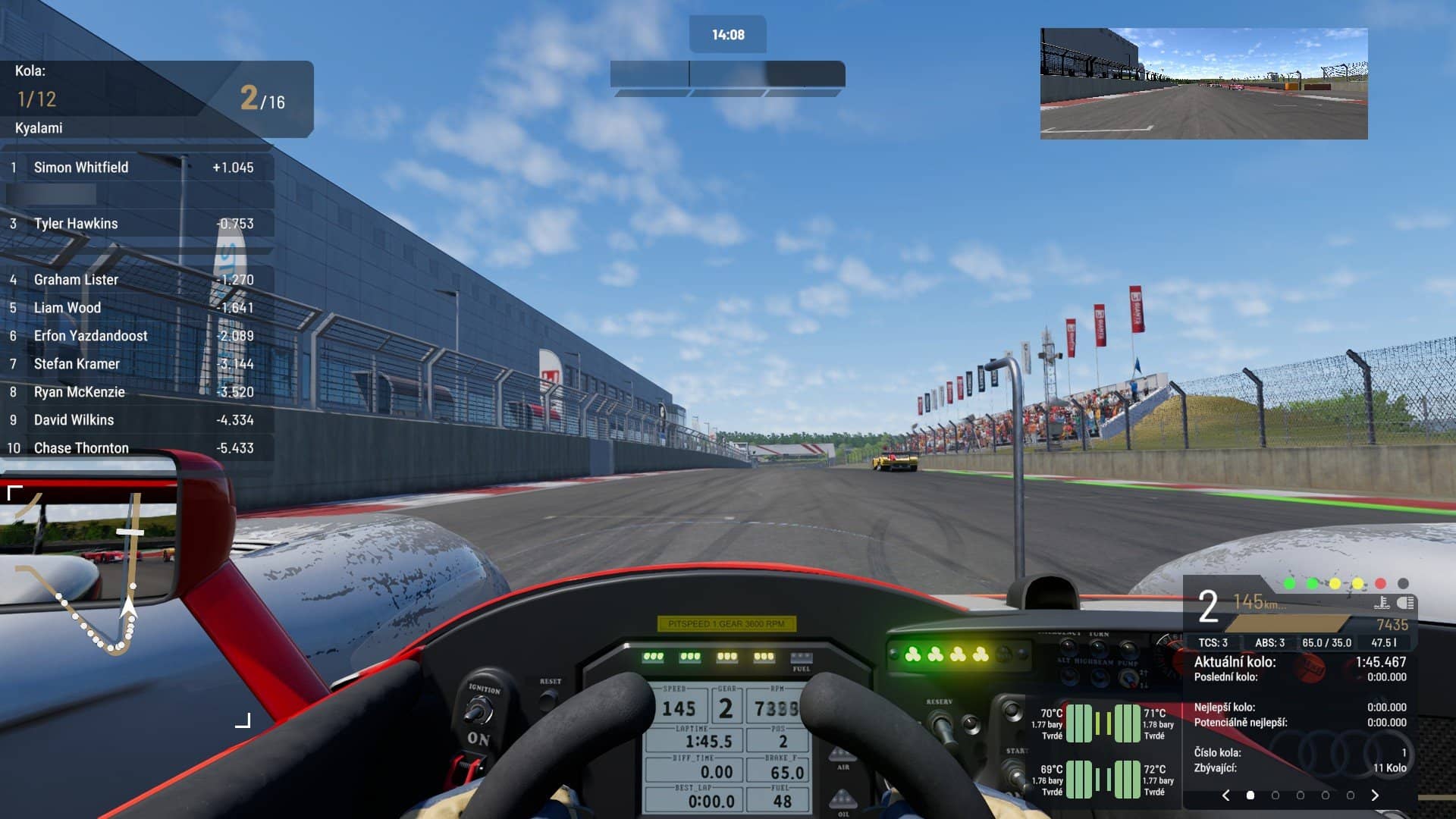
Task: Select the first page dot in info panel
Action: (x=1250, y=795)
